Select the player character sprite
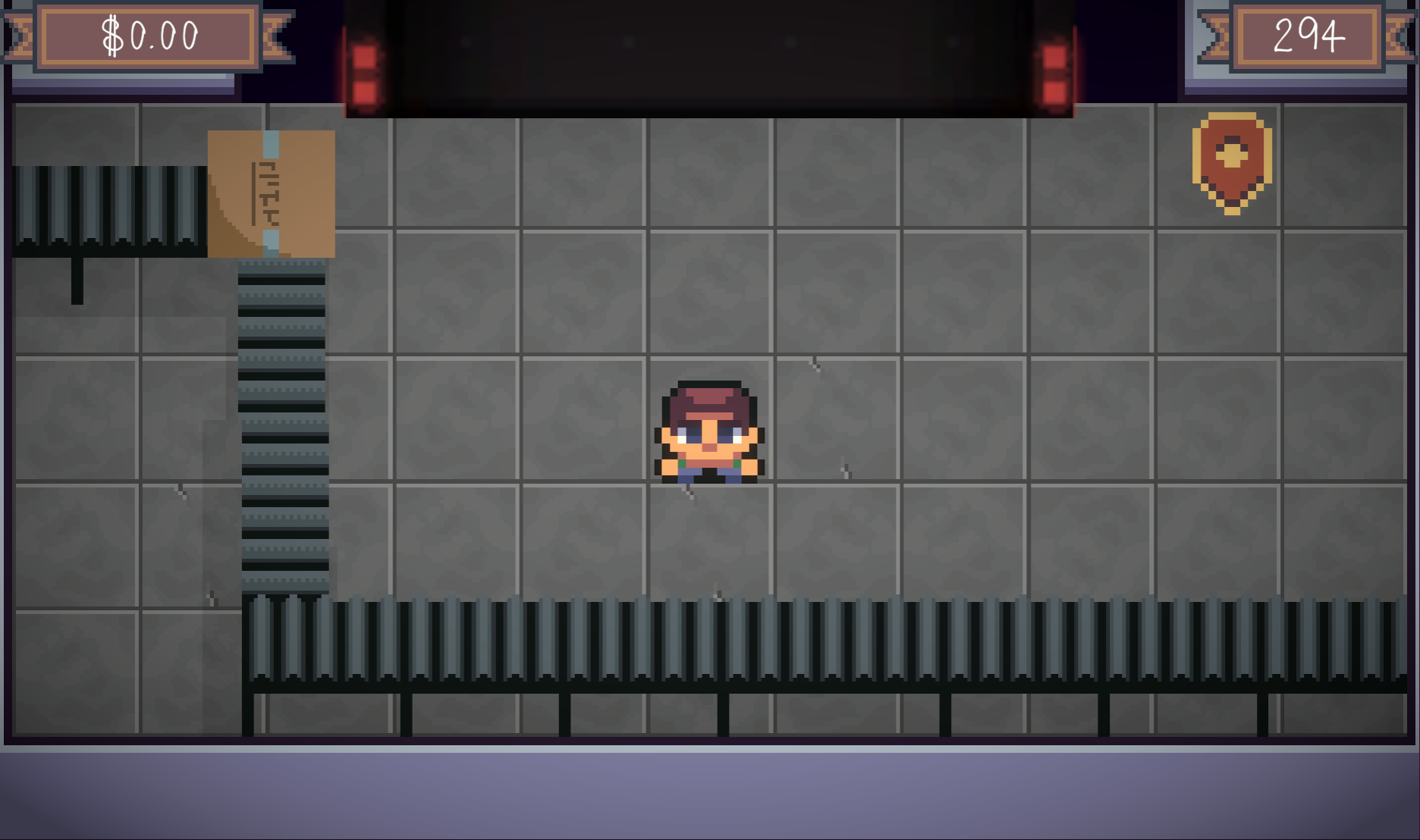The height and width of the screenshot is (840, 1420). point(707,432)
